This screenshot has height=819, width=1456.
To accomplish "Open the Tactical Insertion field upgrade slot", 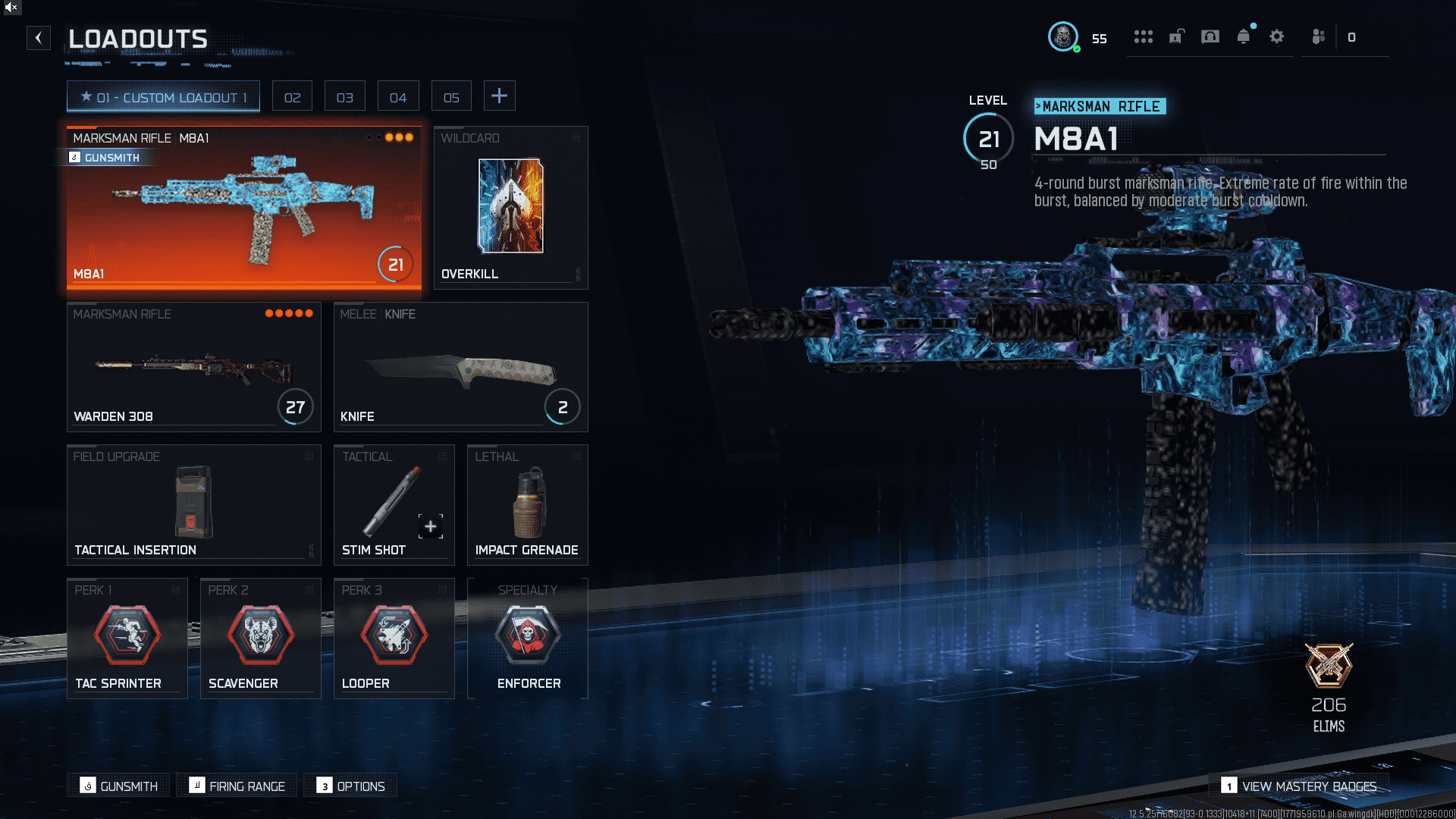I will 193,504.
